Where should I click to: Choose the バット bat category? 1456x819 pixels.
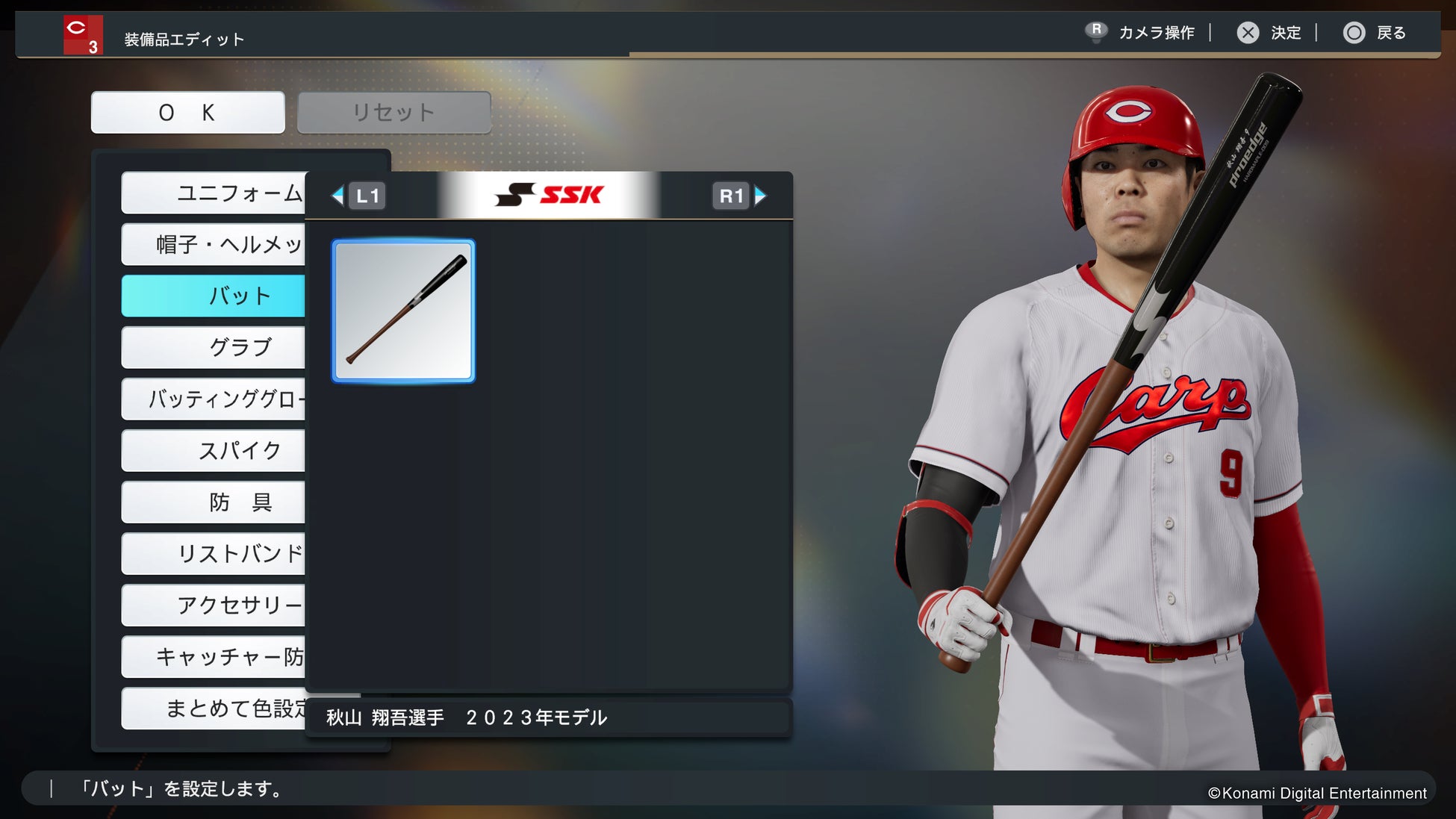(214, 296)
